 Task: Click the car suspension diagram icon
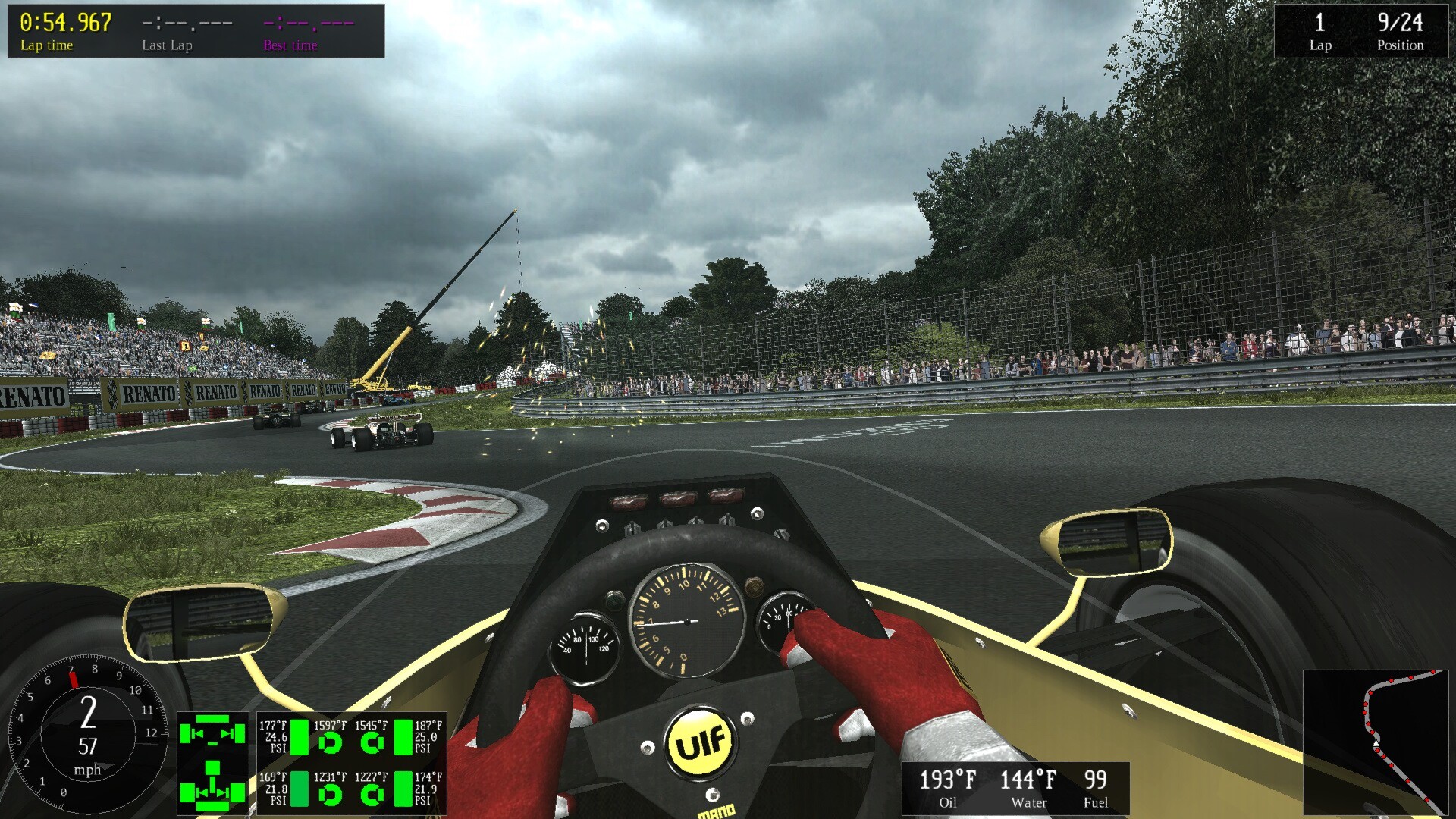point(212,762)
